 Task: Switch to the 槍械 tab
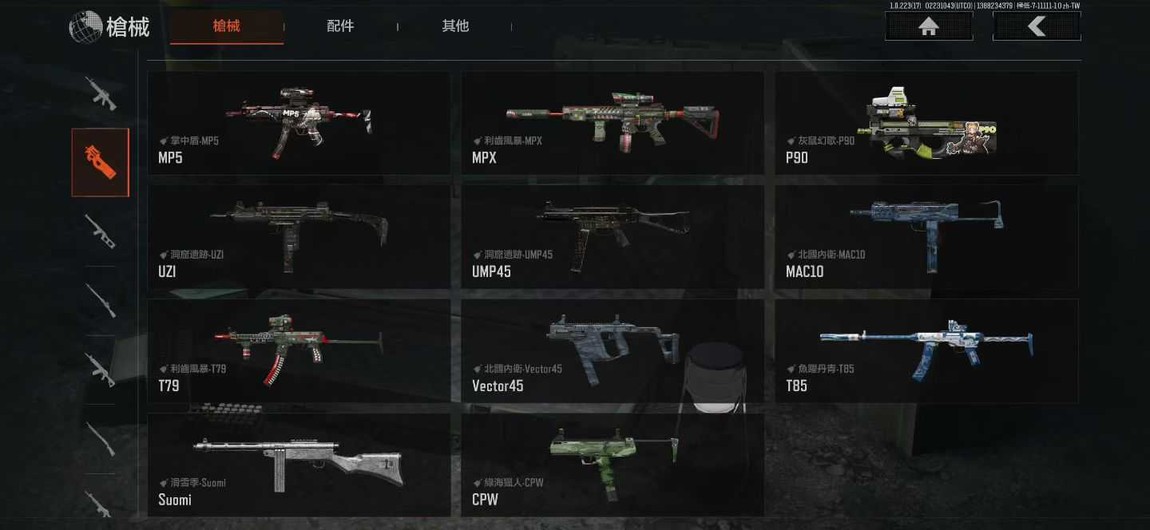[227, 26]
